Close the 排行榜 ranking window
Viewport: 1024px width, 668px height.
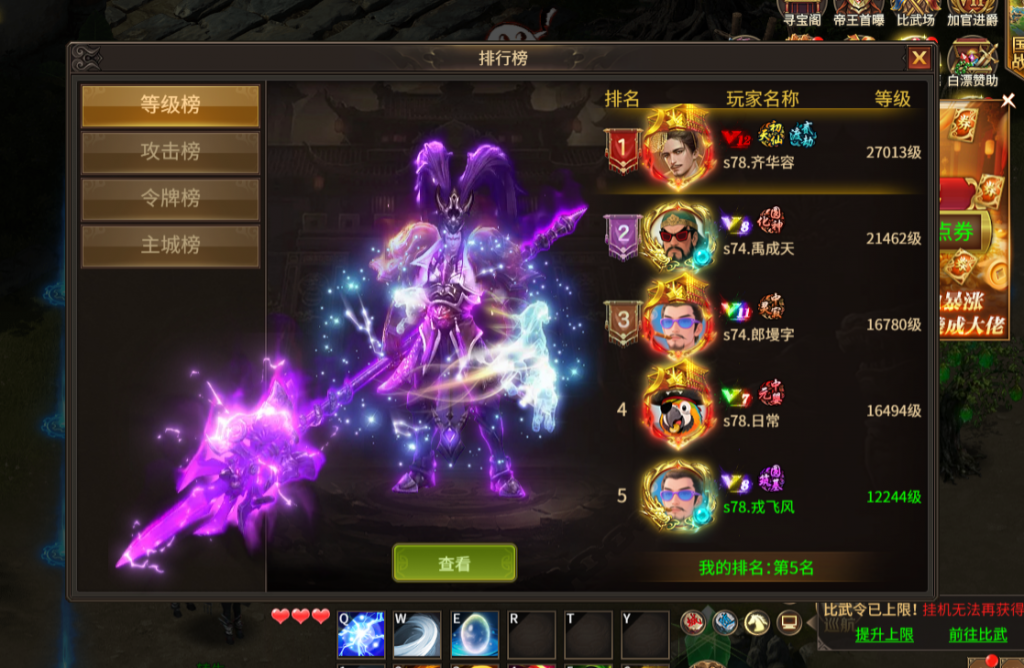point(918,59)
